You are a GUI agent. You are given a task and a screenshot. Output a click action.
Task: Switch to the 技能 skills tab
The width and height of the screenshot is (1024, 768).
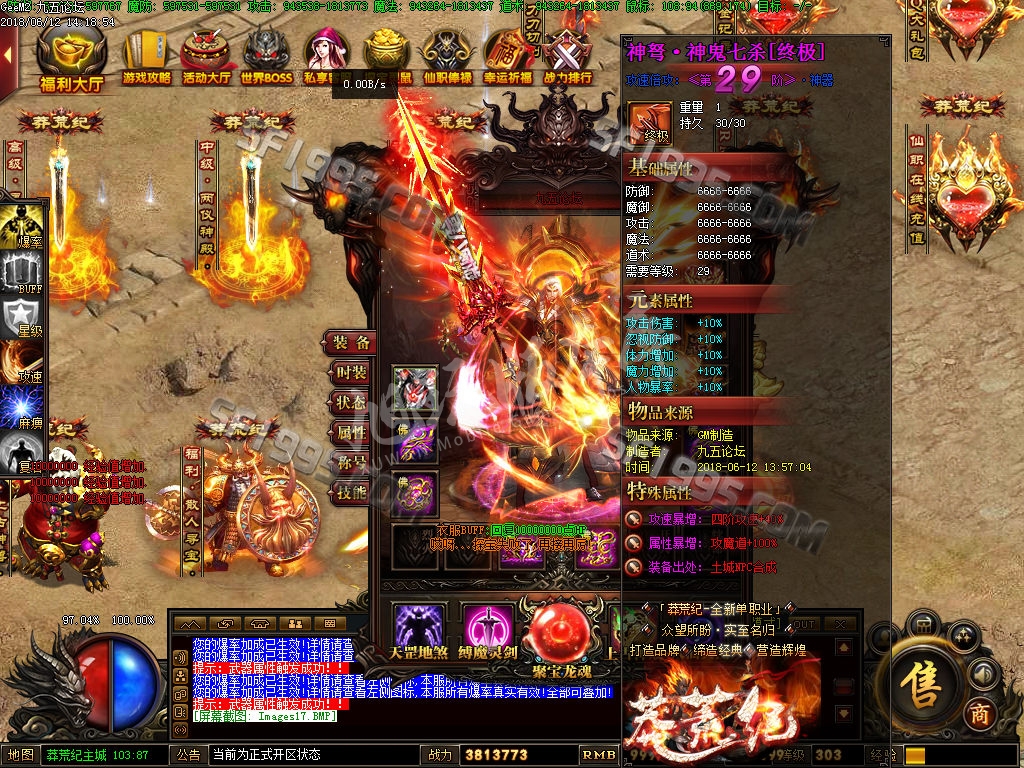(352, 492)
